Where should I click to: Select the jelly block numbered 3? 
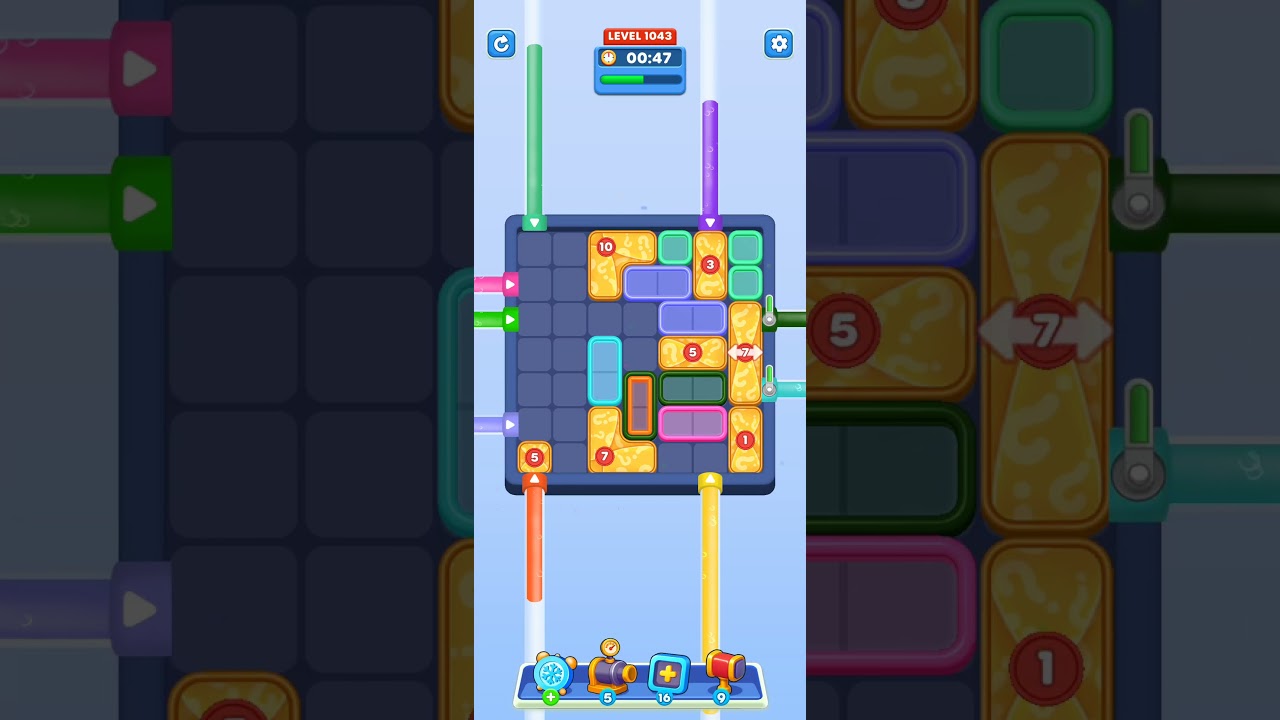click(710, 265)
